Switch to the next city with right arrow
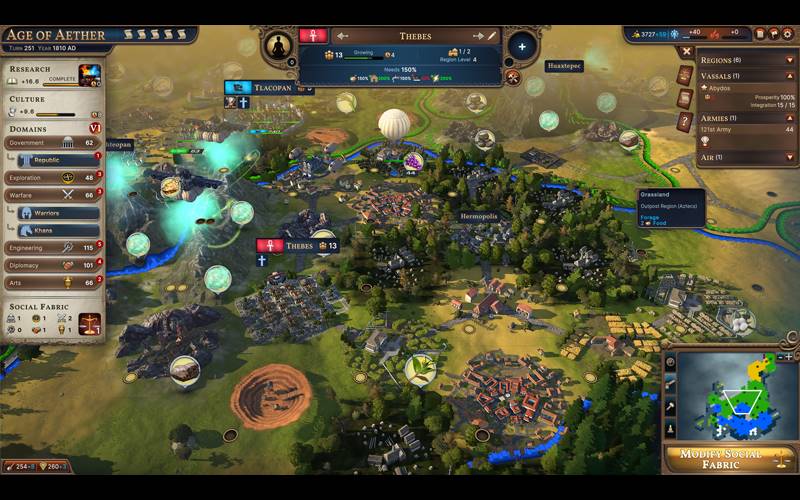 478,36
